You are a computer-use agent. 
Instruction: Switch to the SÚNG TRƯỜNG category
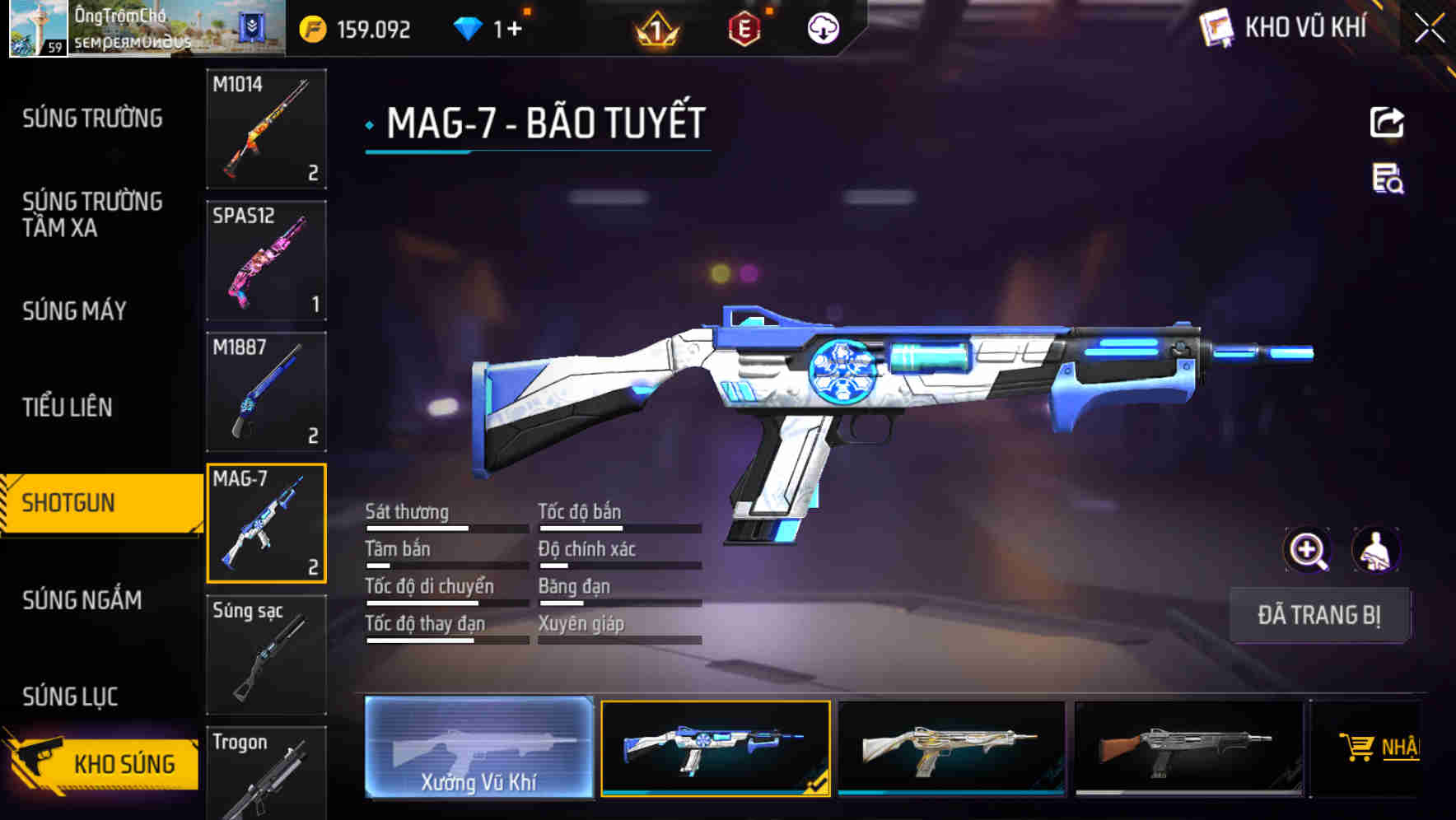click(91, 119)
